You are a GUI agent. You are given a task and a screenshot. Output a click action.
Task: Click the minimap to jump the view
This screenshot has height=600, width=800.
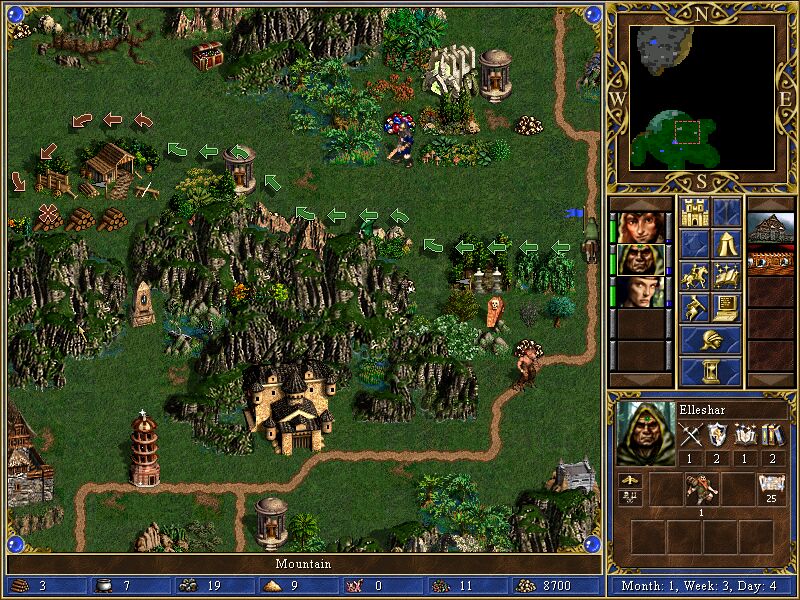pyautogui.click(x=702, y=98)
